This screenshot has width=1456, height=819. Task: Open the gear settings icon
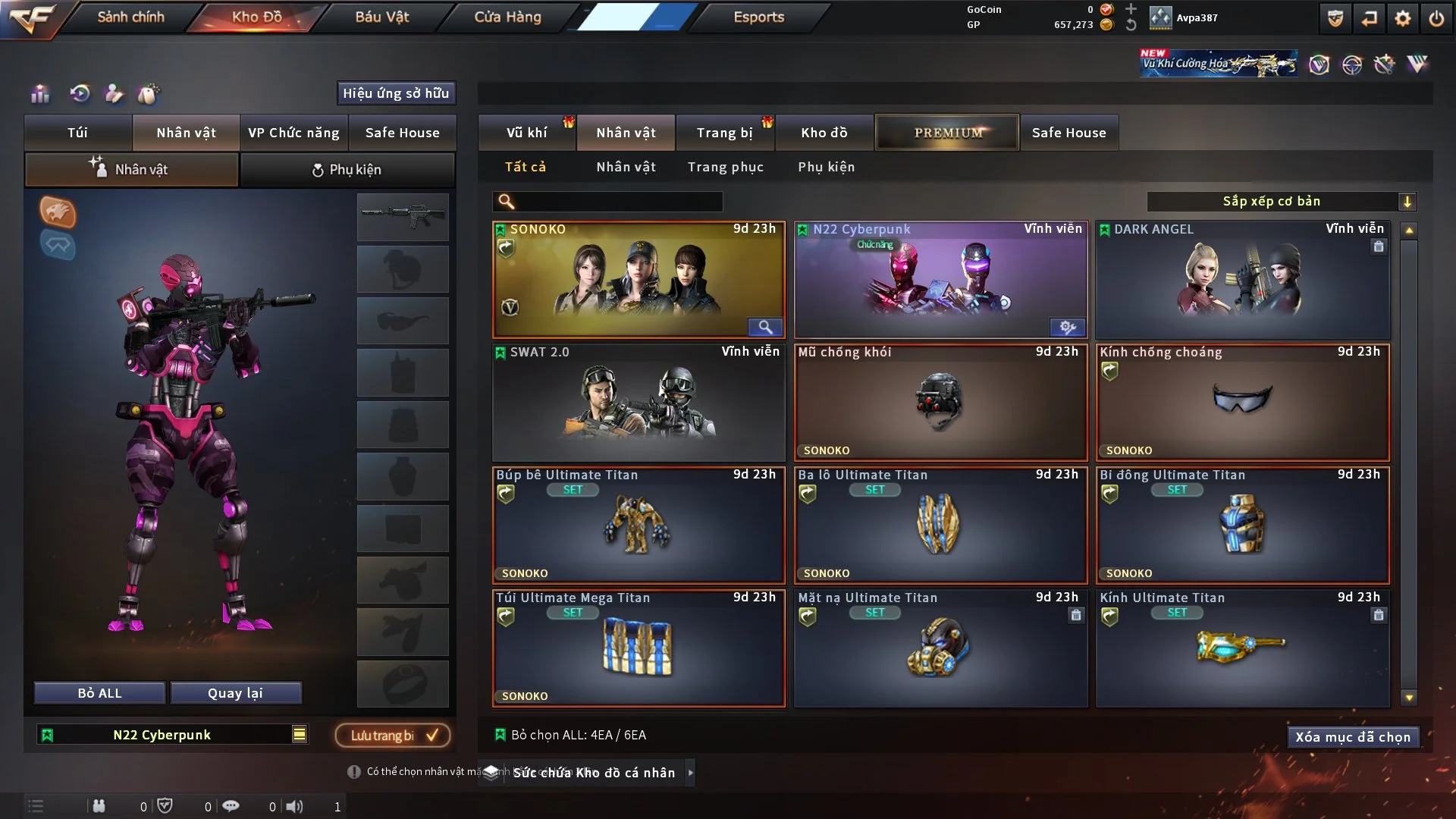click(1402, 18)
